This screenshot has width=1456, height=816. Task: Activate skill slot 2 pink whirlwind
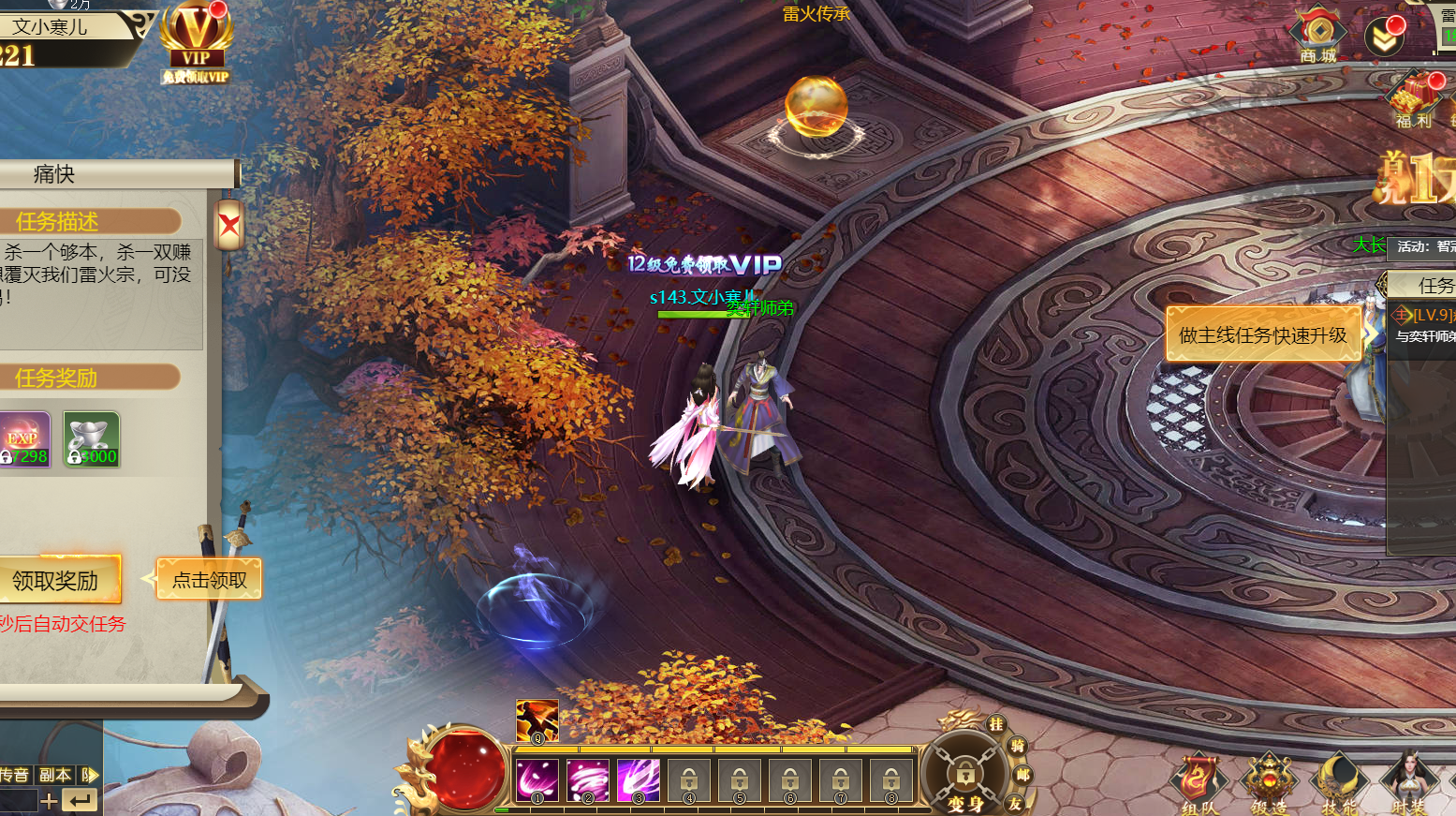coord(588,779)
